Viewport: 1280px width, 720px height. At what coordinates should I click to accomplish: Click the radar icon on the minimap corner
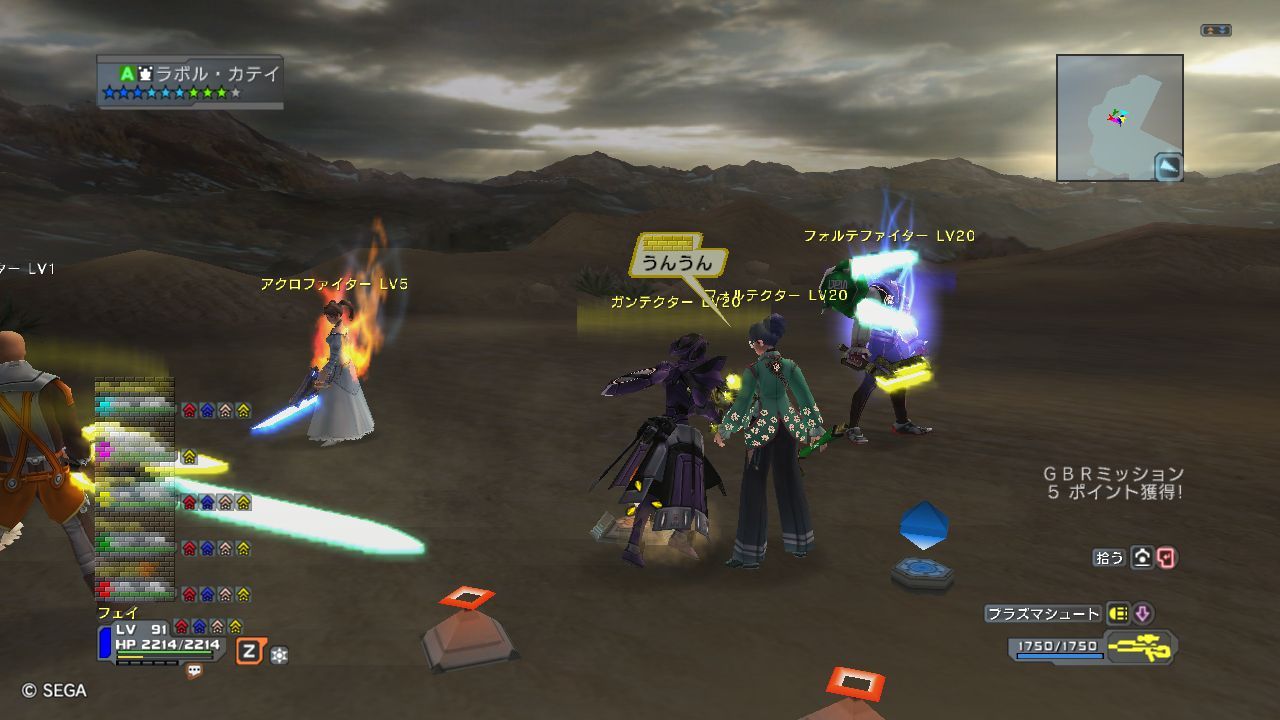pos(1168,167)
